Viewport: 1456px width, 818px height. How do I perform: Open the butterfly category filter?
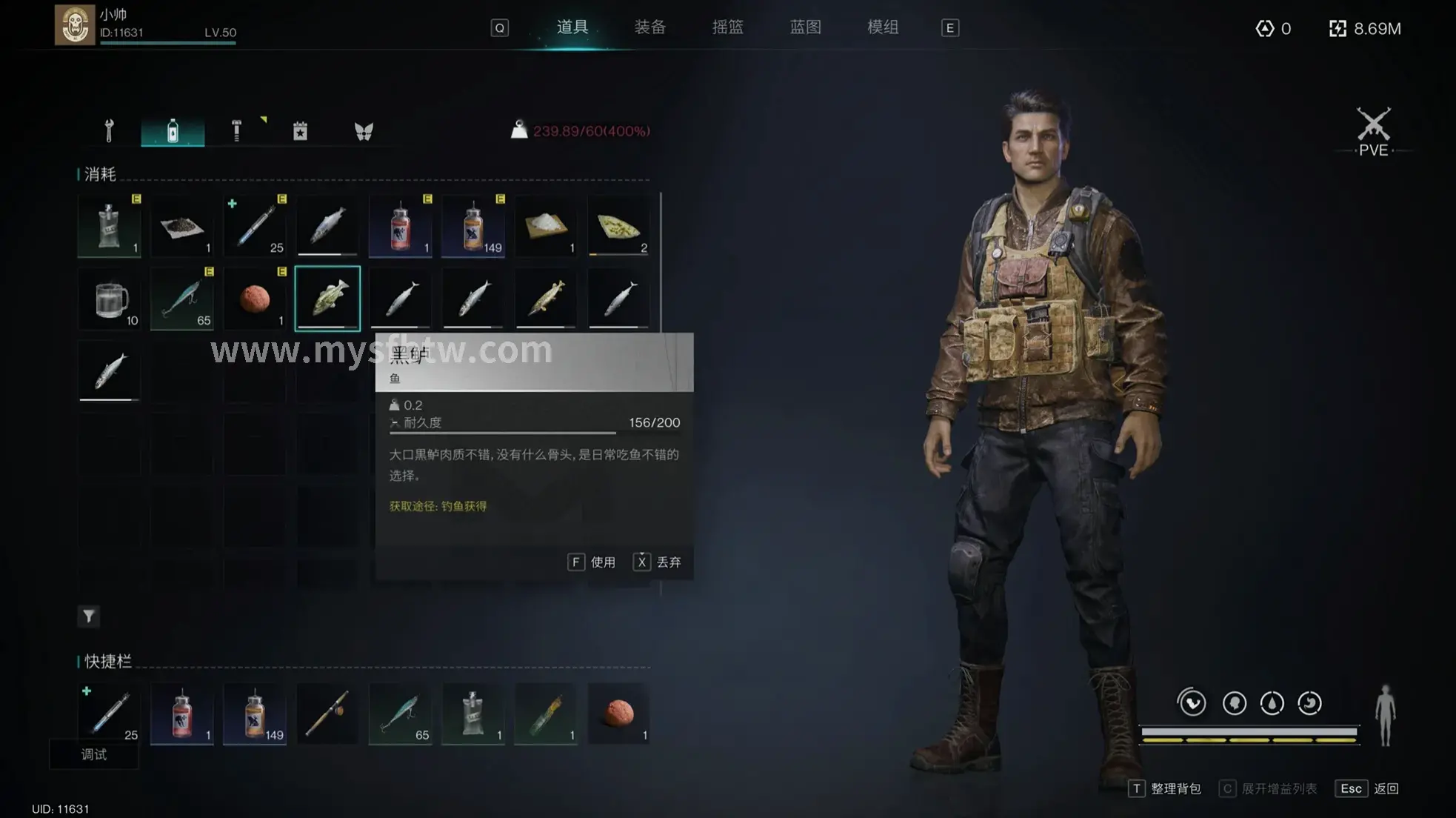click(364, 132)
